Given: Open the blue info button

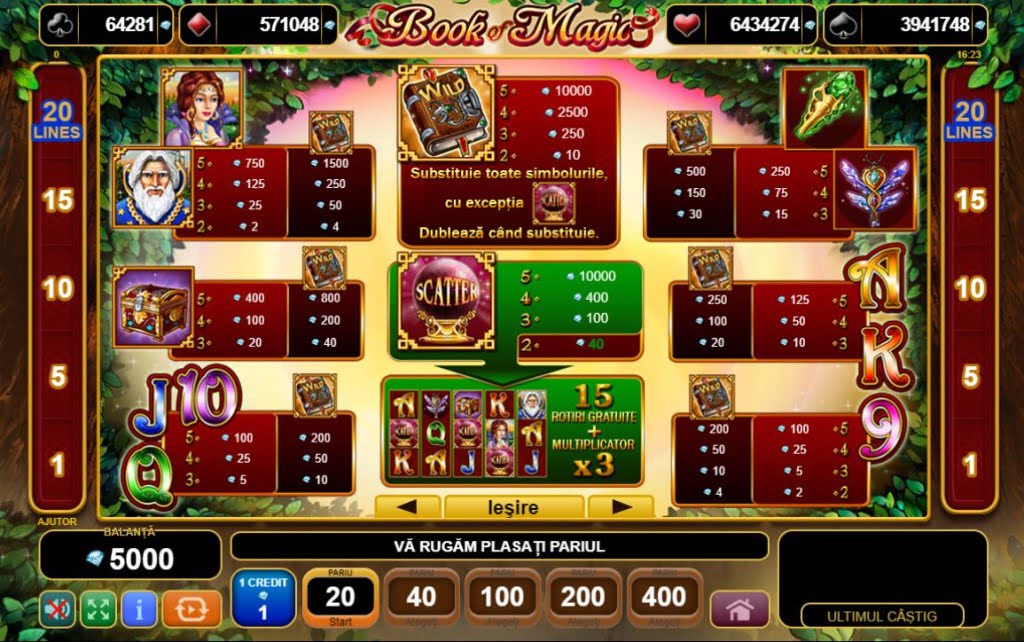Looking at the screenshot, I should pyautogui.click(x=138, y=608).
